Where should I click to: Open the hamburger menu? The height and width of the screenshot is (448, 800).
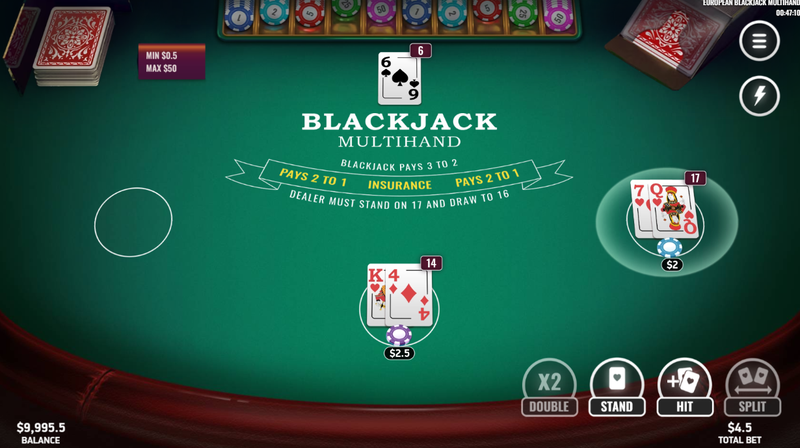tap(759, 41)
